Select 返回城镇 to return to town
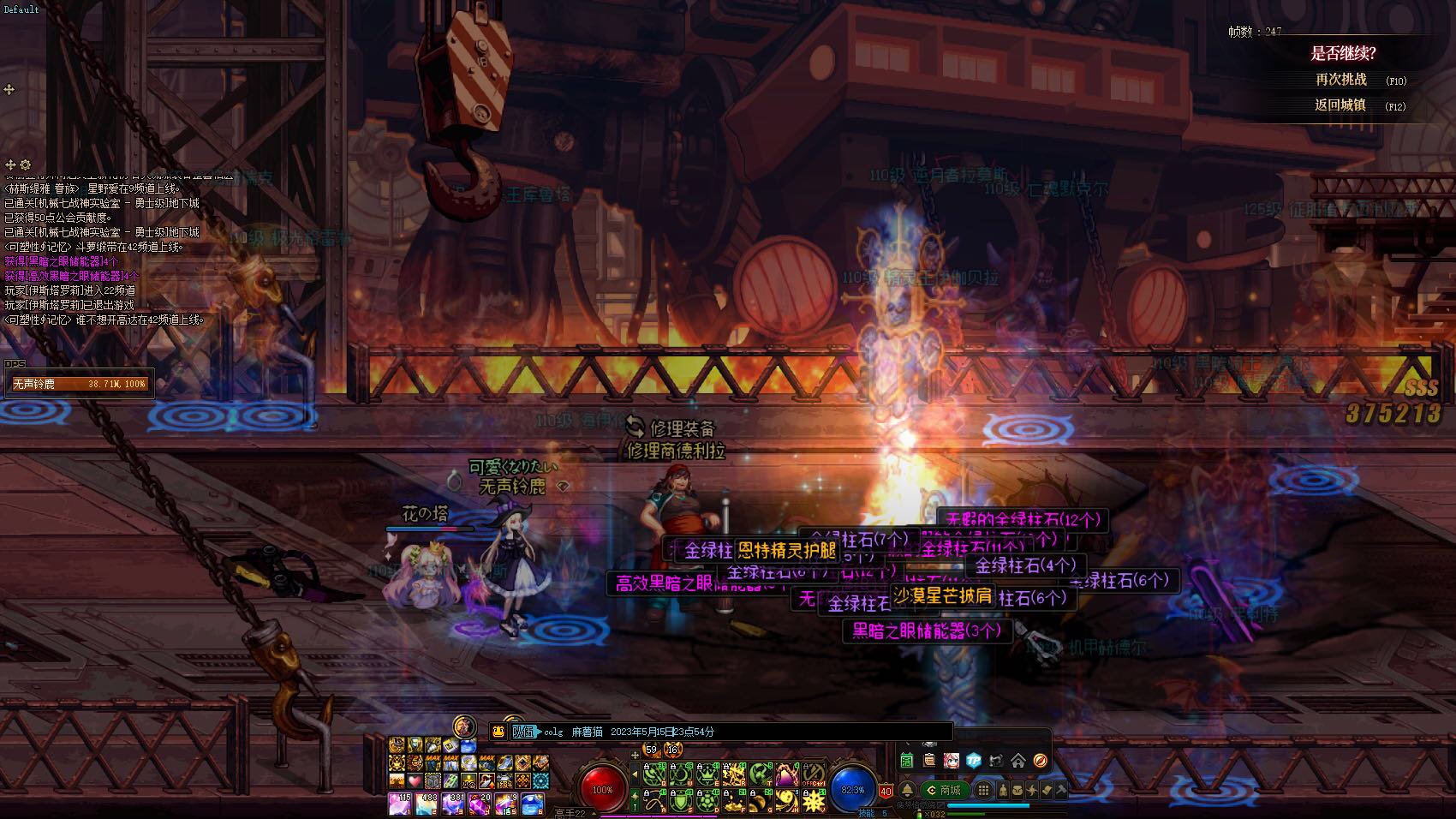 click(x=1340, y=105)
